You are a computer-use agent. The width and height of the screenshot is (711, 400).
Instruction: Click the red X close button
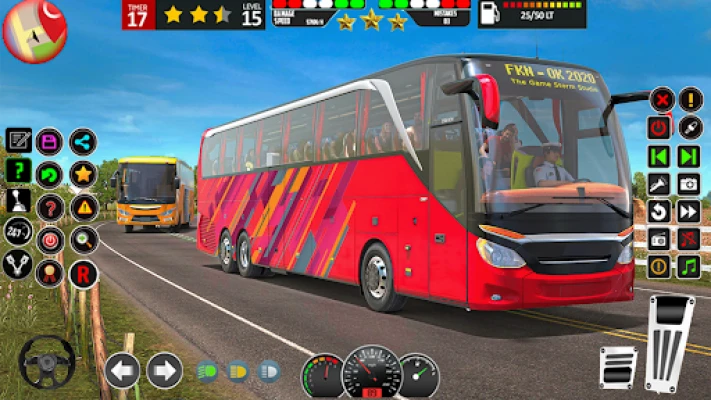661,99
